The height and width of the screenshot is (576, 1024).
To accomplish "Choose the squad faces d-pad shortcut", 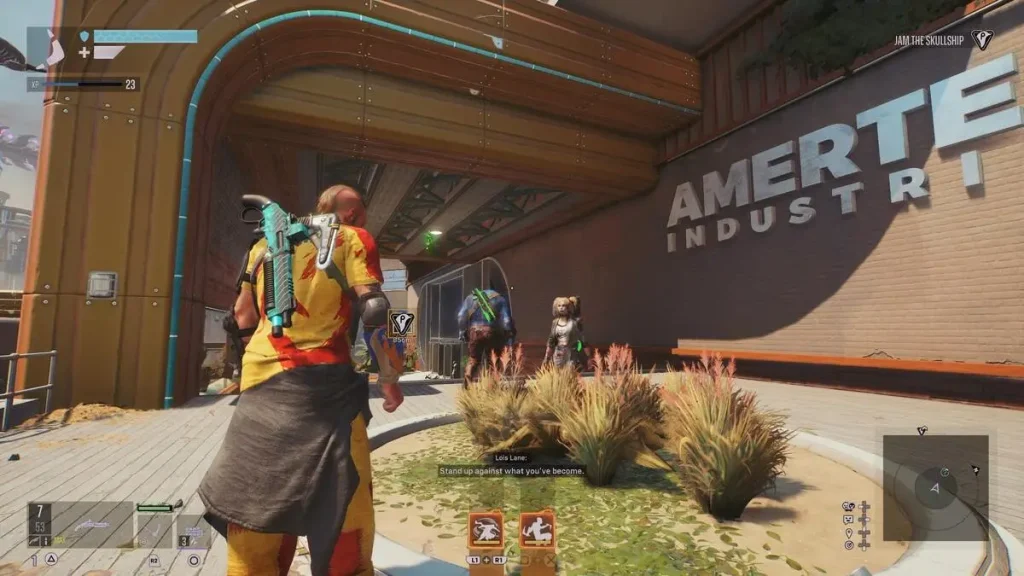I will click(849, 506).
